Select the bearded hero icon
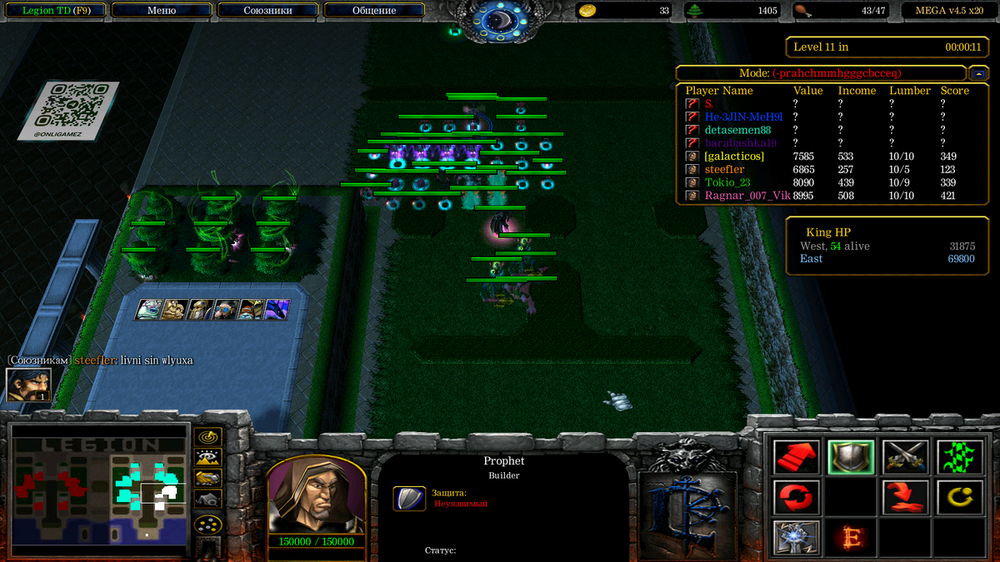1000x562 pixels. click(28, 385)
